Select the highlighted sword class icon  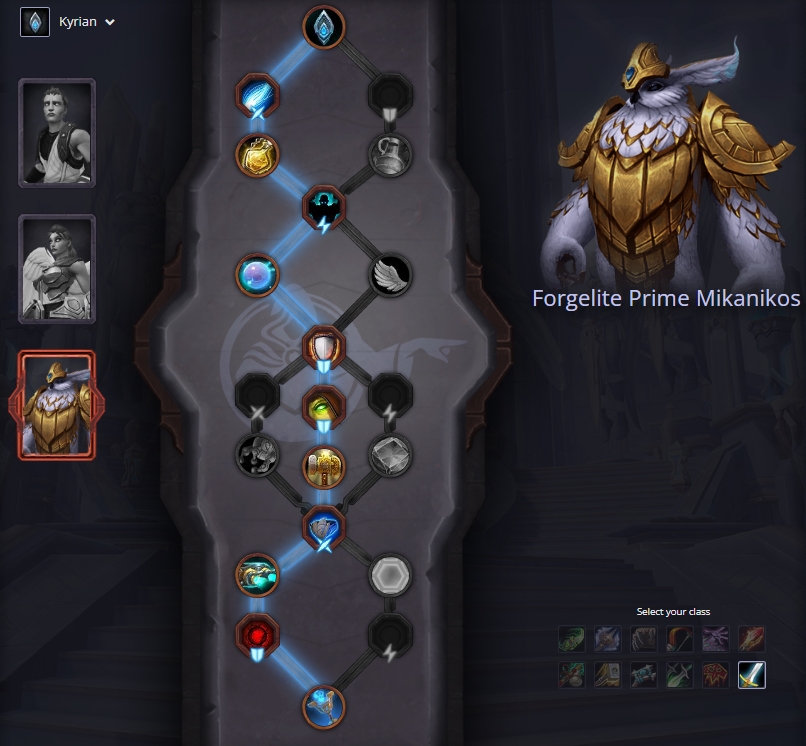coord(751,676)
